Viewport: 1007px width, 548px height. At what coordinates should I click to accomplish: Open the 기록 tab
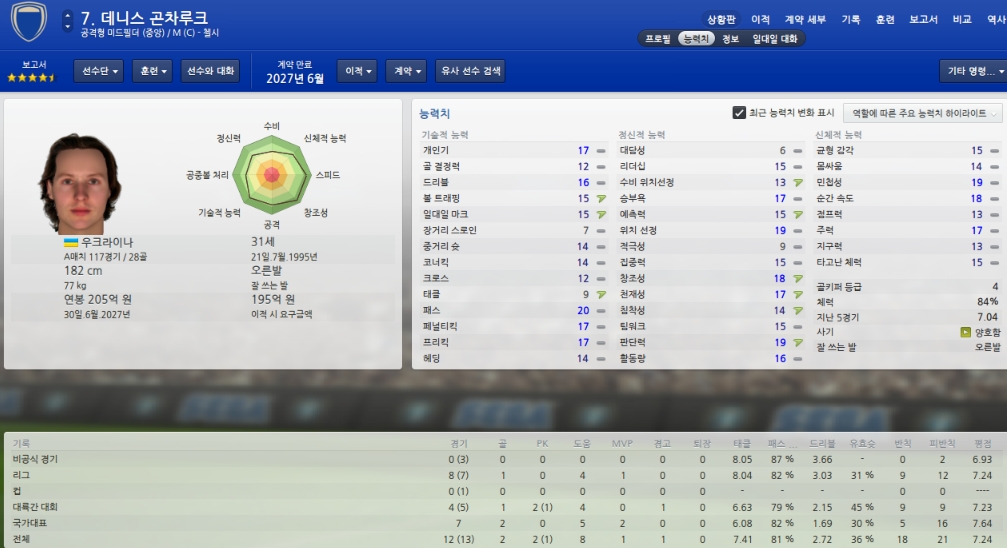pos(850,19)
